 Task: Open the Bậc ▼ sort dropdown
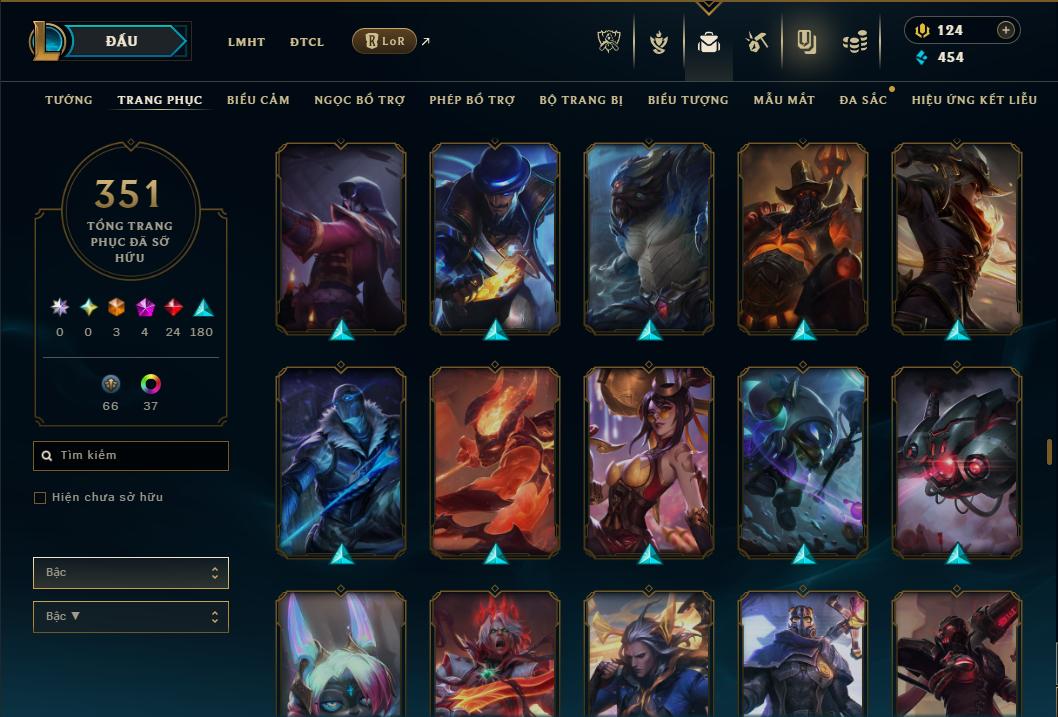point(131,617)
